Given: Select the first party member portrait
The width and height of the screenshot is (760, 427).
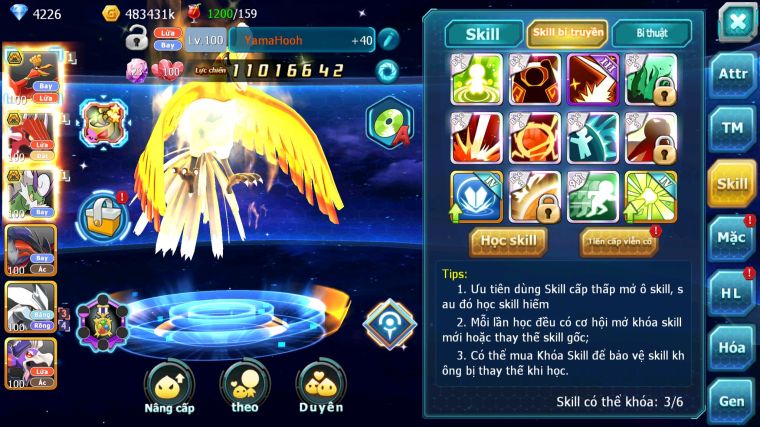Looking at the screenshot, I should point(30,70).
